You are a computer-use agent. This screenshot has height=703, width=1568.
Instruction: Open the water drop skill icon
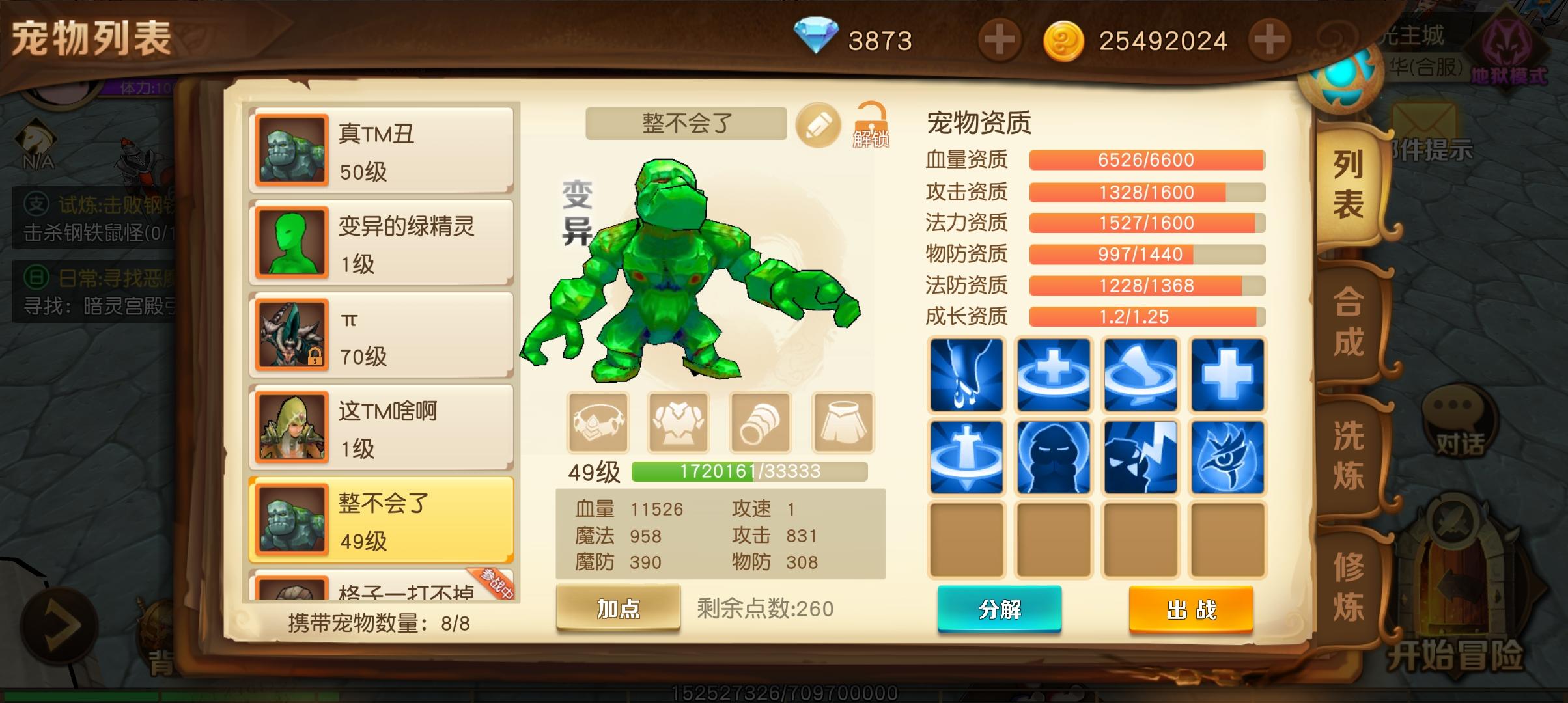pyautogui.click(x=966, y=376)
